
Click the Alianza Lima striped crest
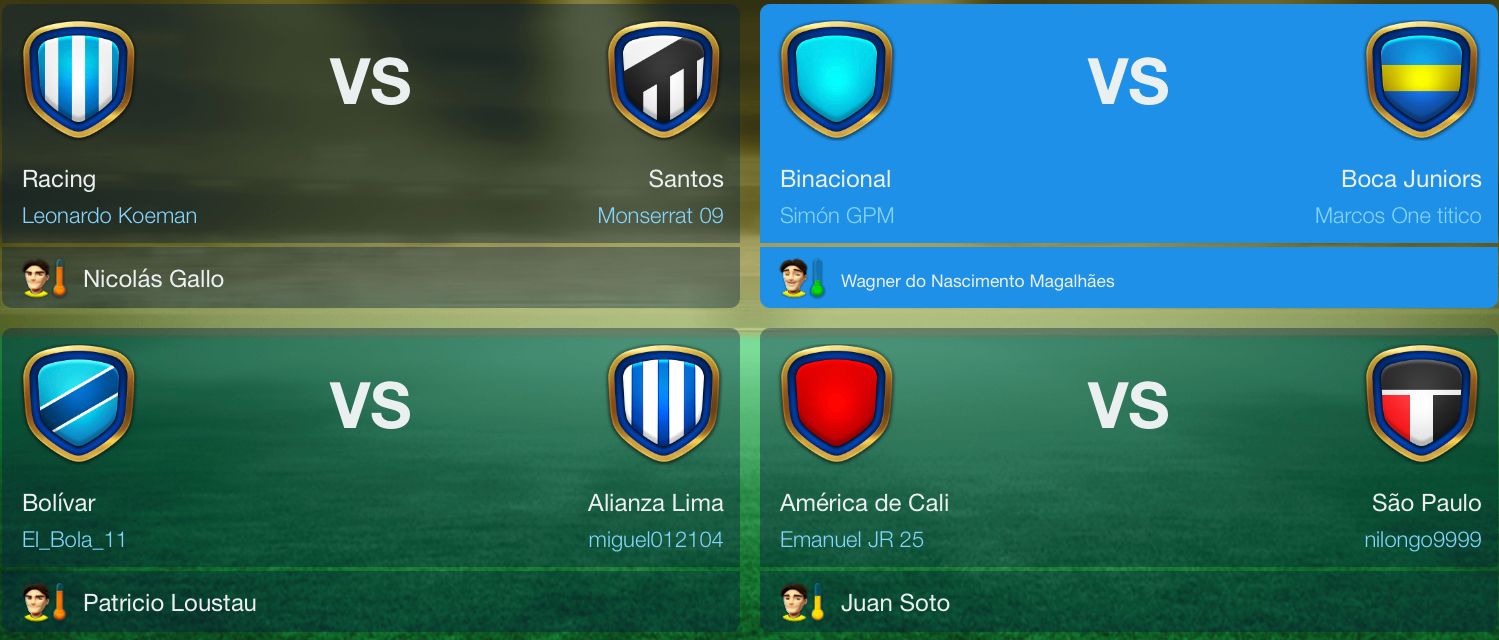pos(663,403)
